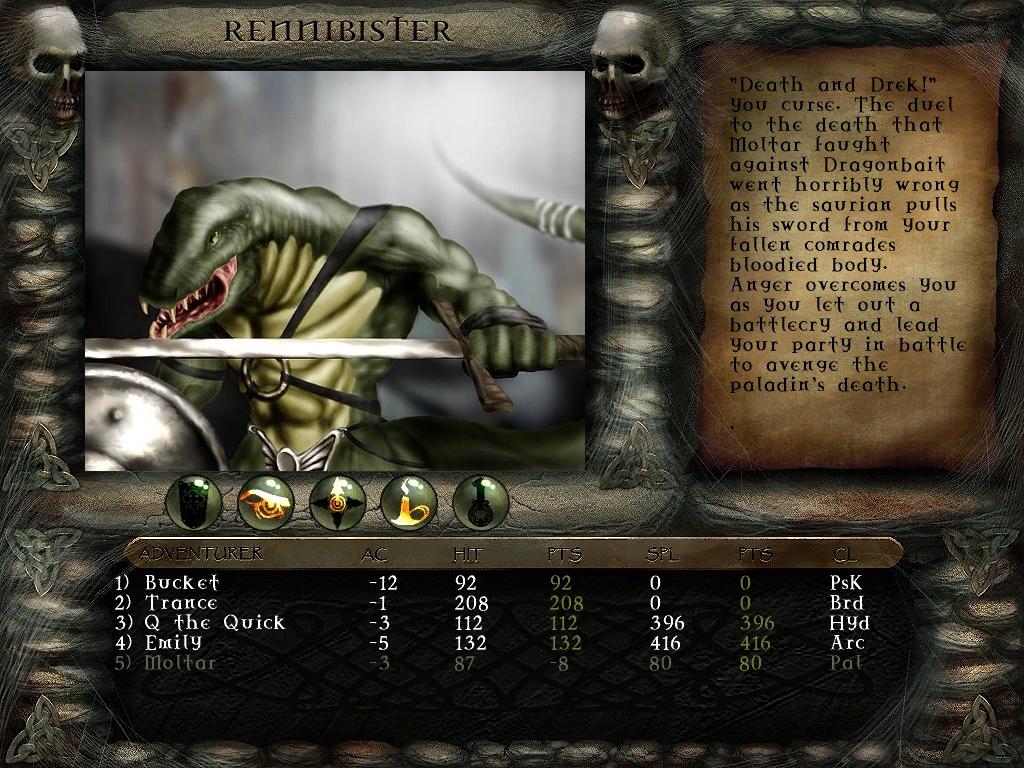Select fallen paladin Moltar's row
The image size is (1024, 768).
point(180,662)
